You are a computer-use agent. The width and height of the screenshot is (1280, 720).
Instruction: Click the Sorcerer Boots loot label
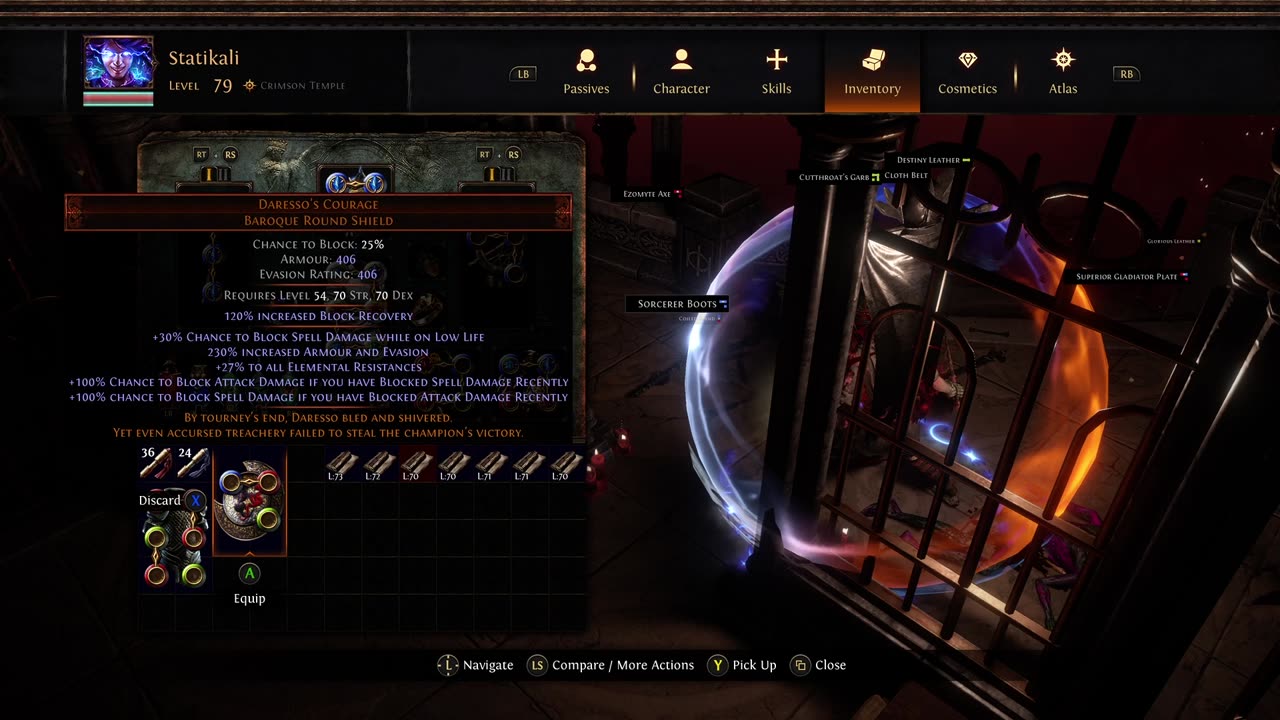coord(678,304)
